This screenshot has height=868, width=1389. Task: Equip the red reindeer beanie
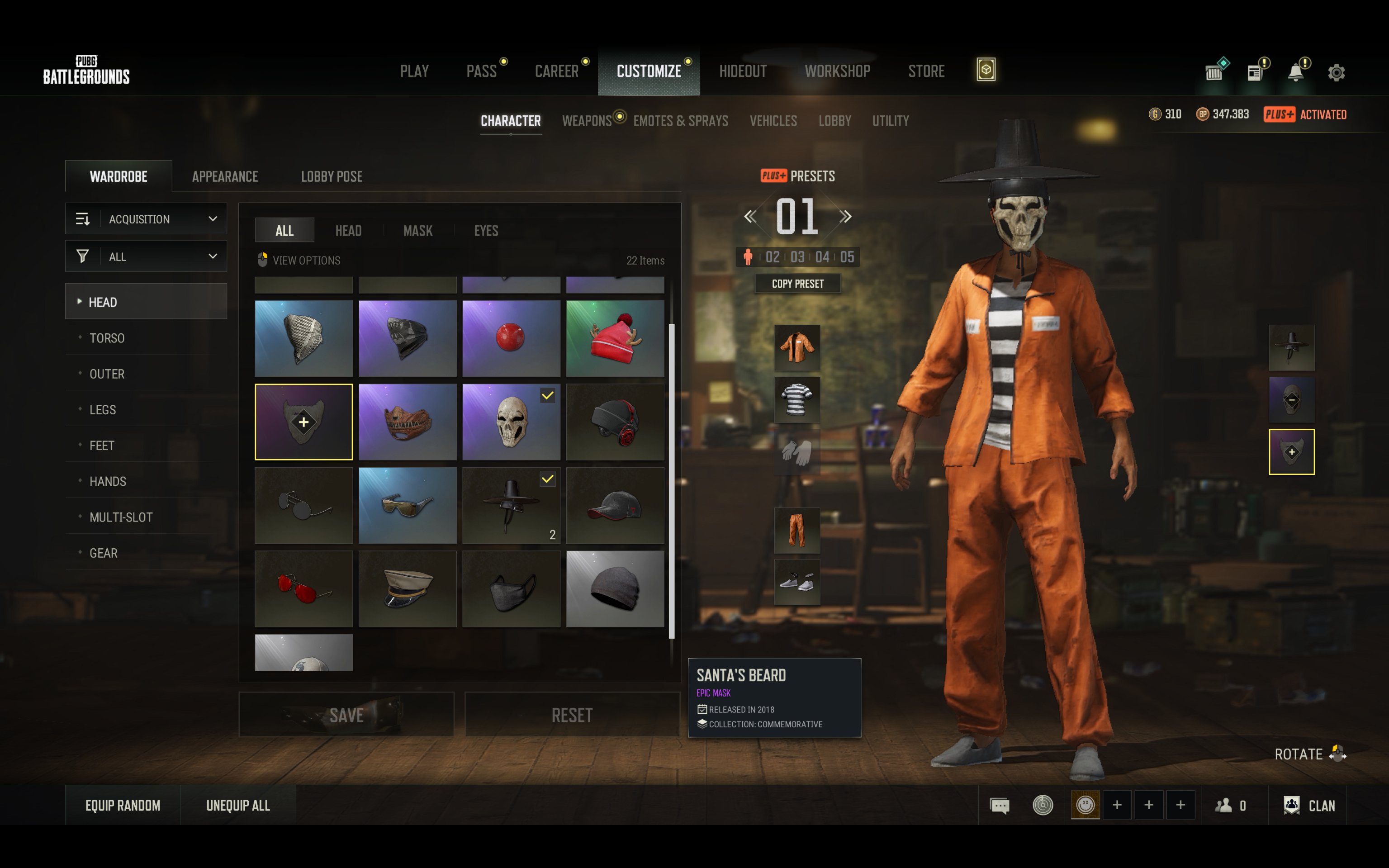tap(615, 338)
